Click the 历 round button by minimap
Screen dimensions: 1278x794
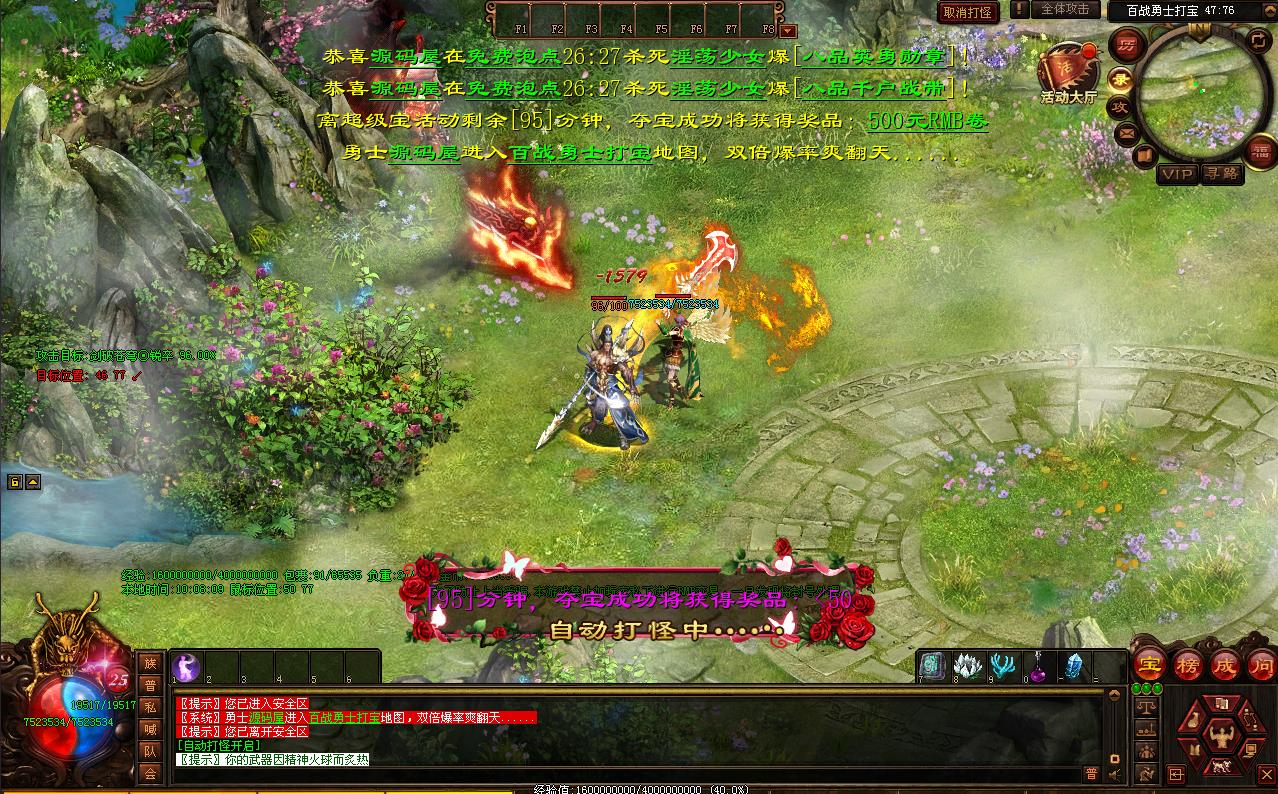1126,45
